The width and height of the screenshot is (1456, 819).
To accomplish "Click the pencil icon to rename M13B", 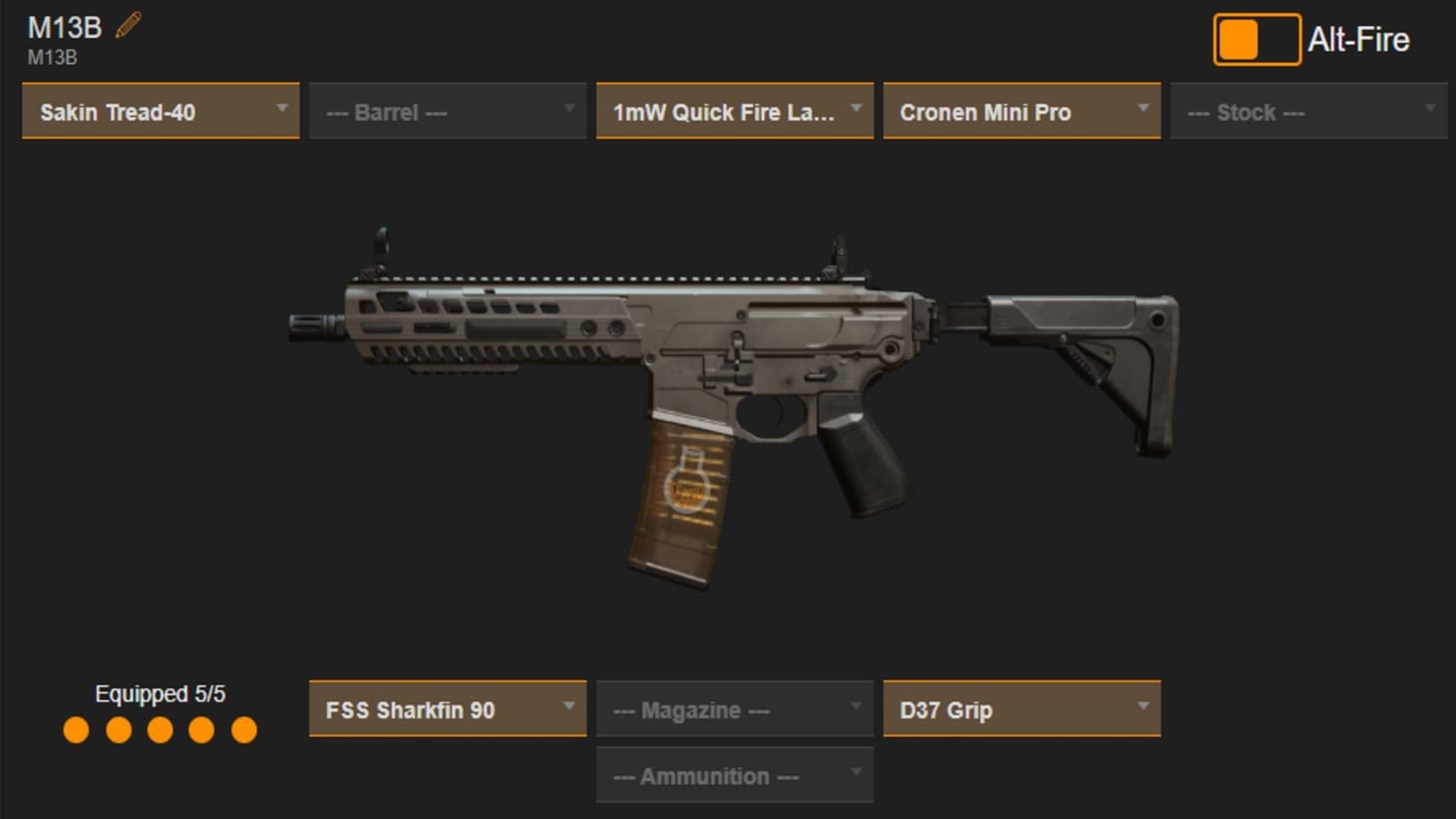I will 127,26.
